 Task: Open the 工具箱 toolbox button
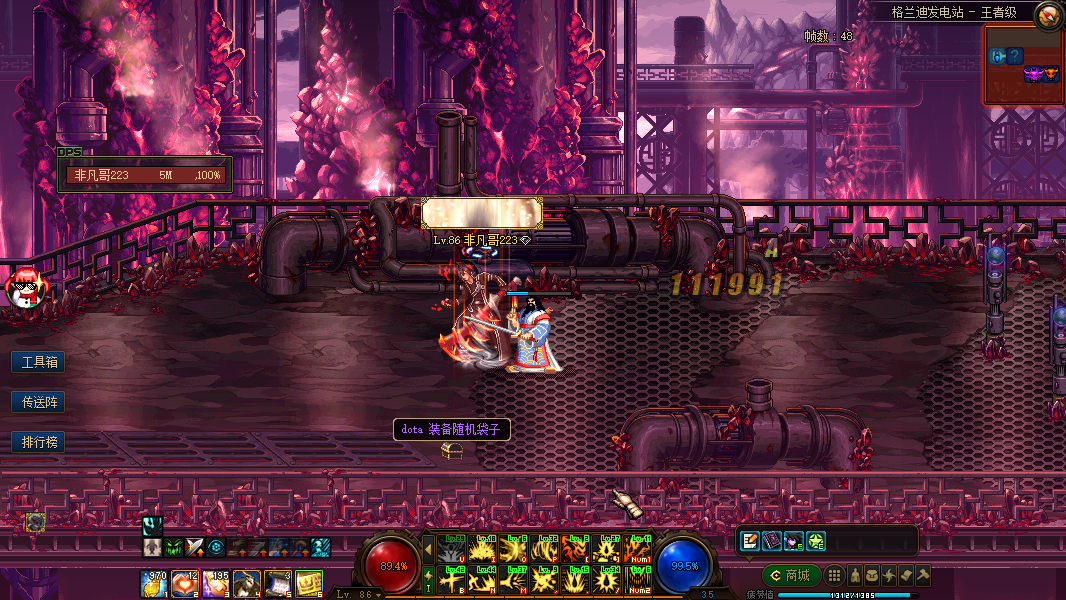pos(38,361)
